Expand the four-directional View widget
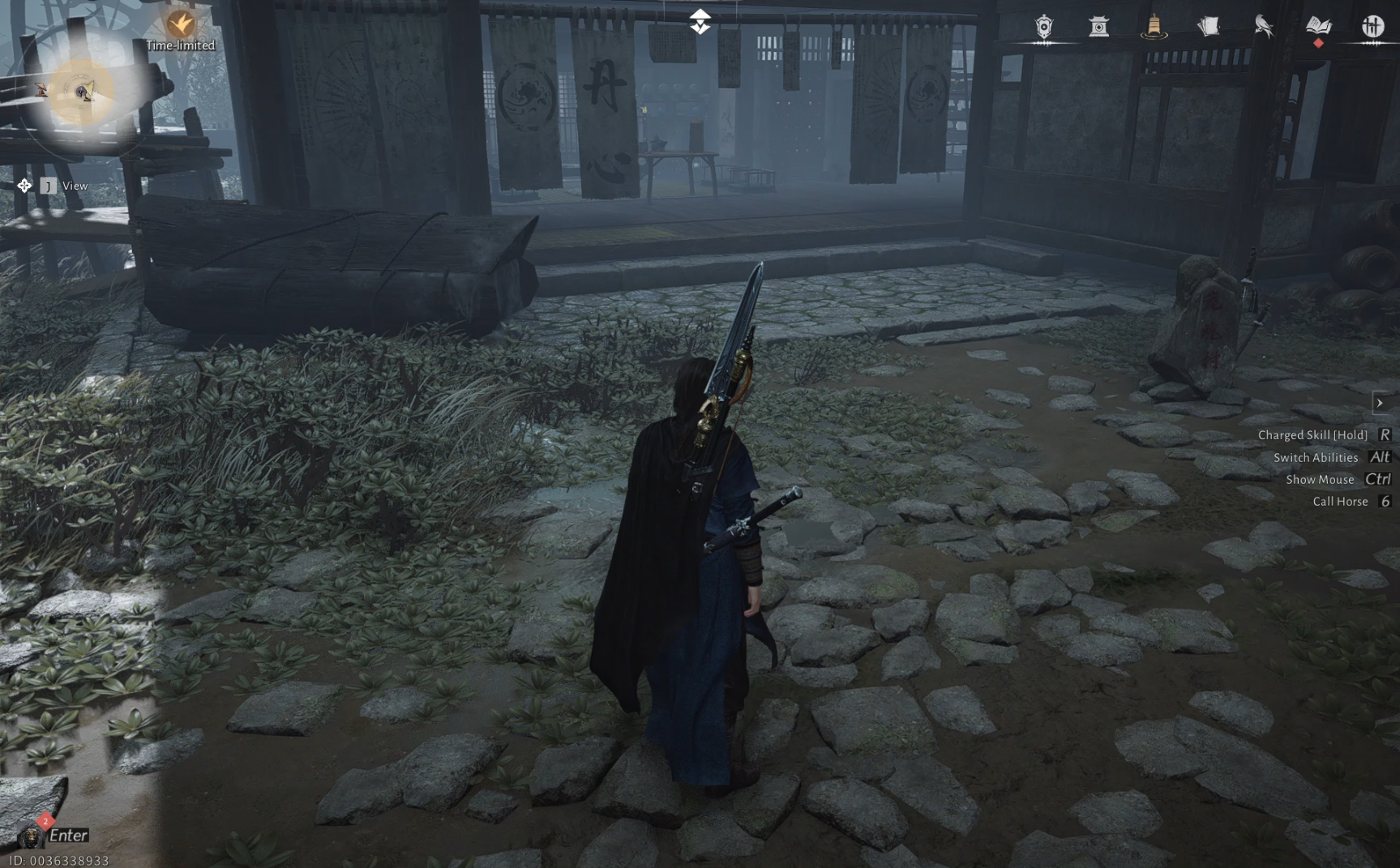This screenshot has width=1400, height=868. (24, 186)
